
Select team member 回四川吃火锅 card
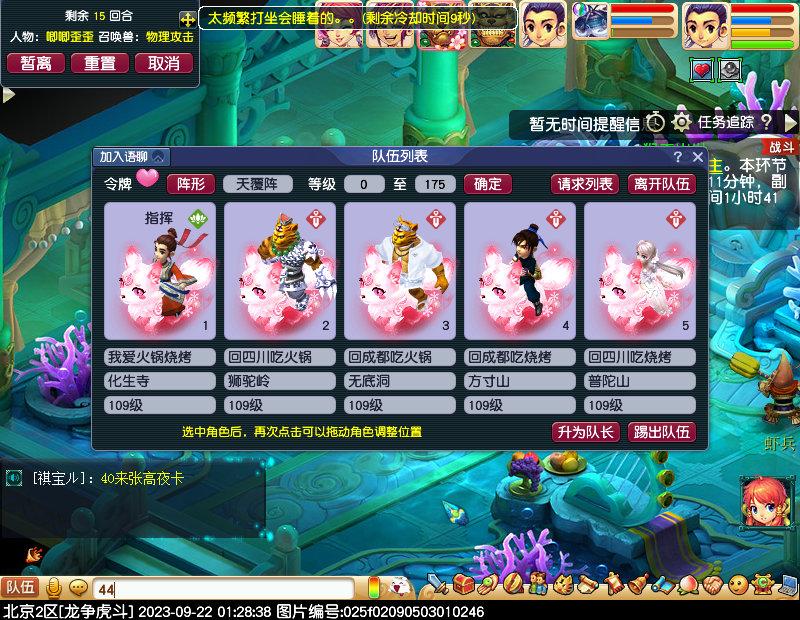[280, 271]
